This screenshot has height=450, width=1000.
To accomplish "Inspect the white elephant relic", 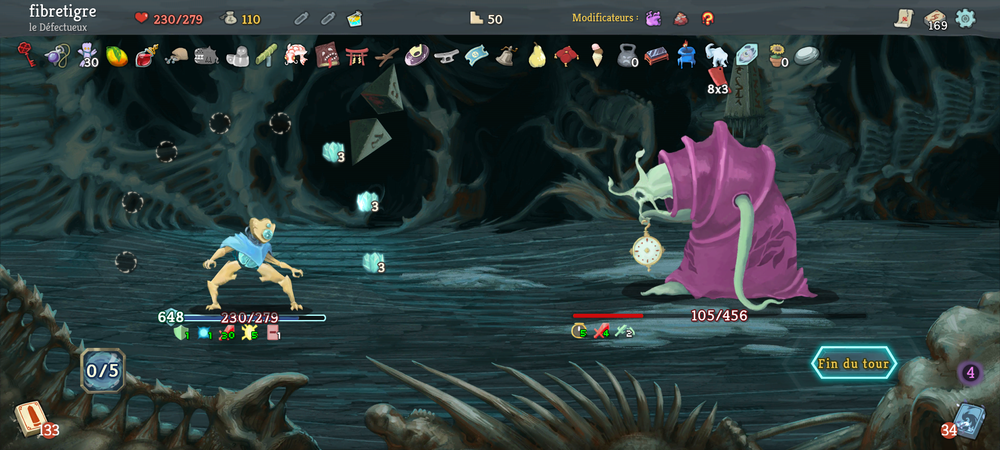I will (x=716, y=55).
